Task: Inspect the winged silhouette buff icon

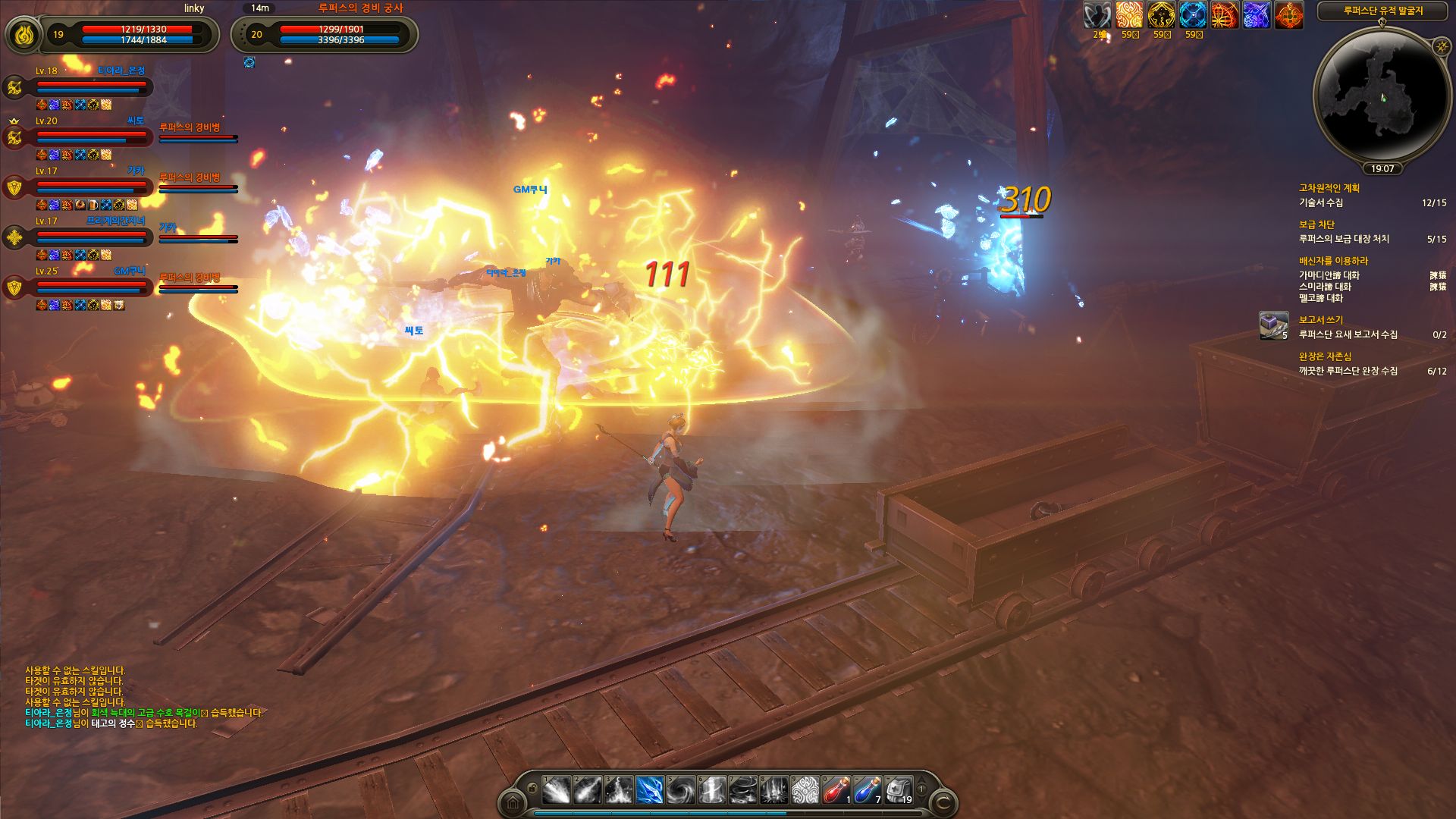Action: pos(1097,15)
